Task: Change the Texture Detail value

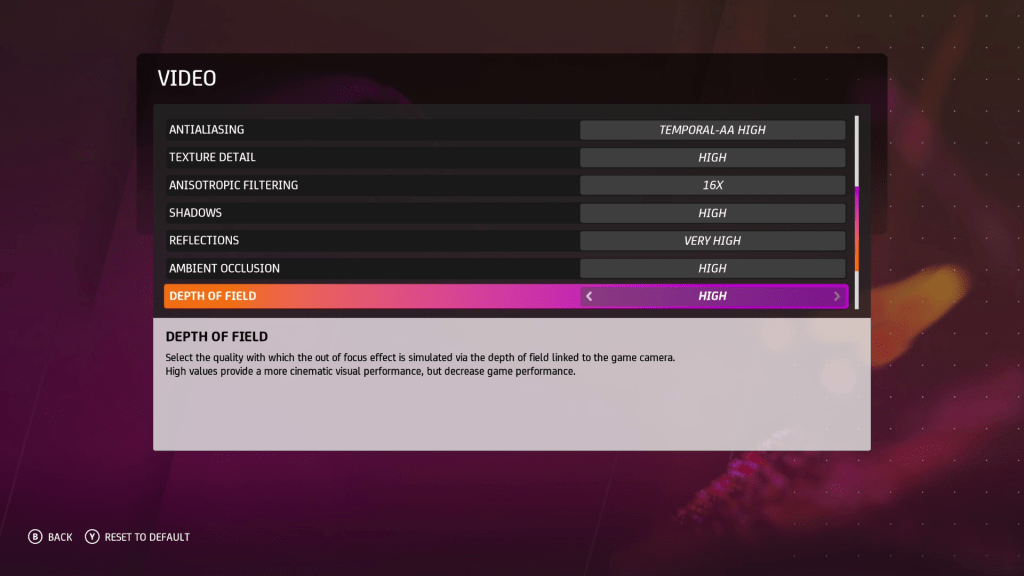Action: pyautogui.click(x=712, y=158)
